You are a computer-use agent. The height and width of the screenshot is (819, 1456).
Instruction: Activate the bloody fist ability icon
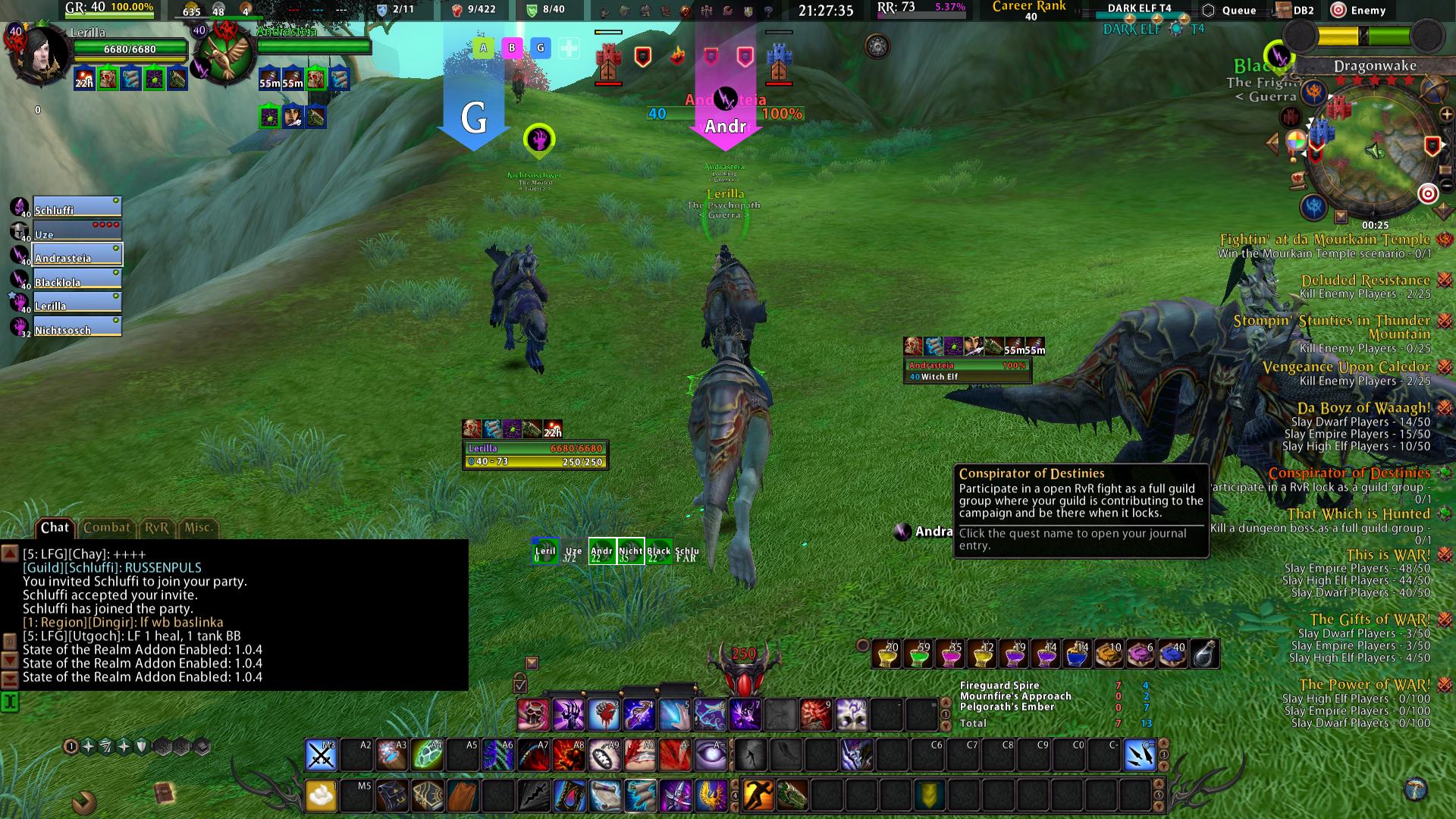click(603, 715)
